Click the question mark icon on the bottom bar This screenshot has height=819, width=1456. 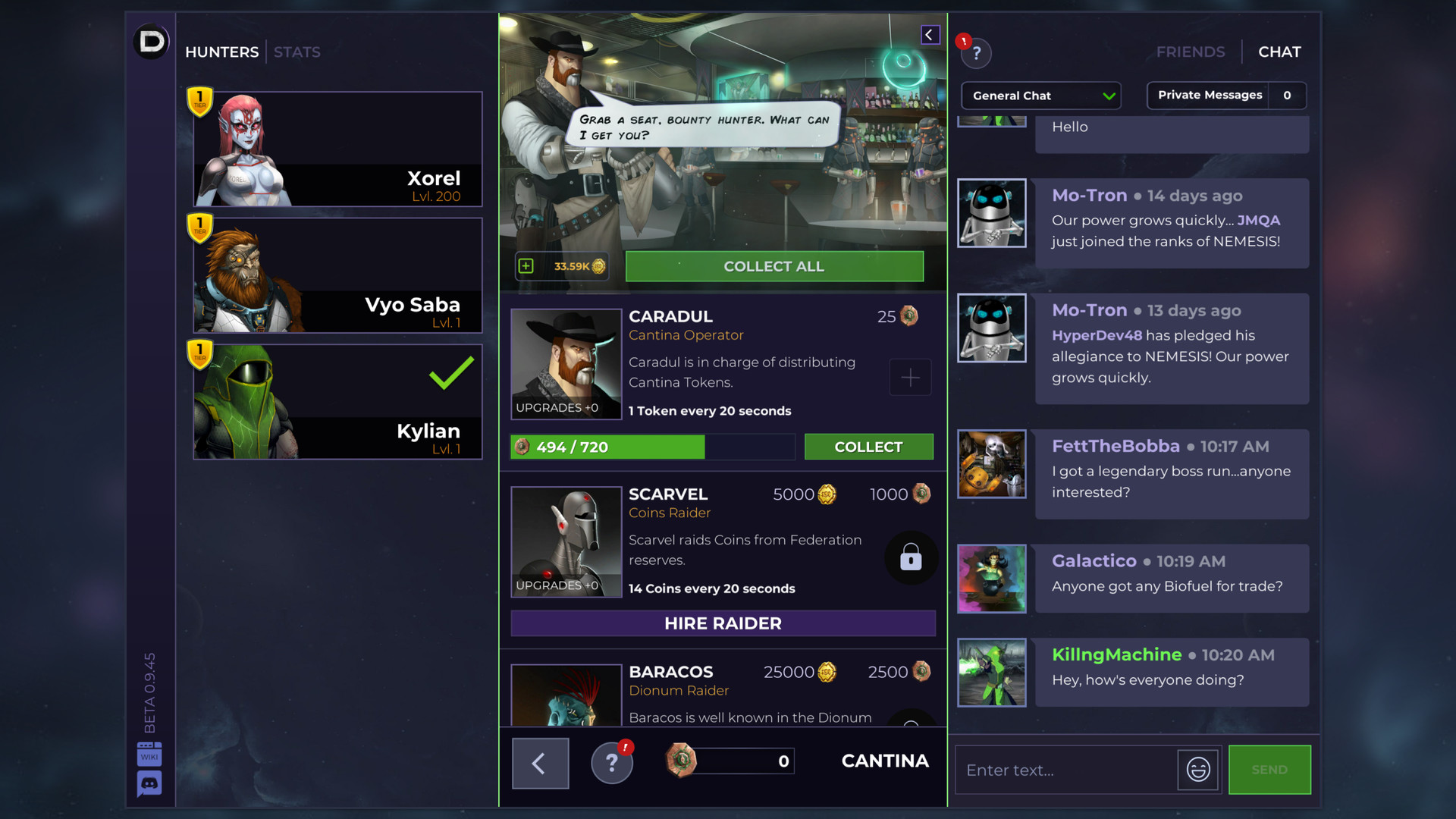pos(612,761)
